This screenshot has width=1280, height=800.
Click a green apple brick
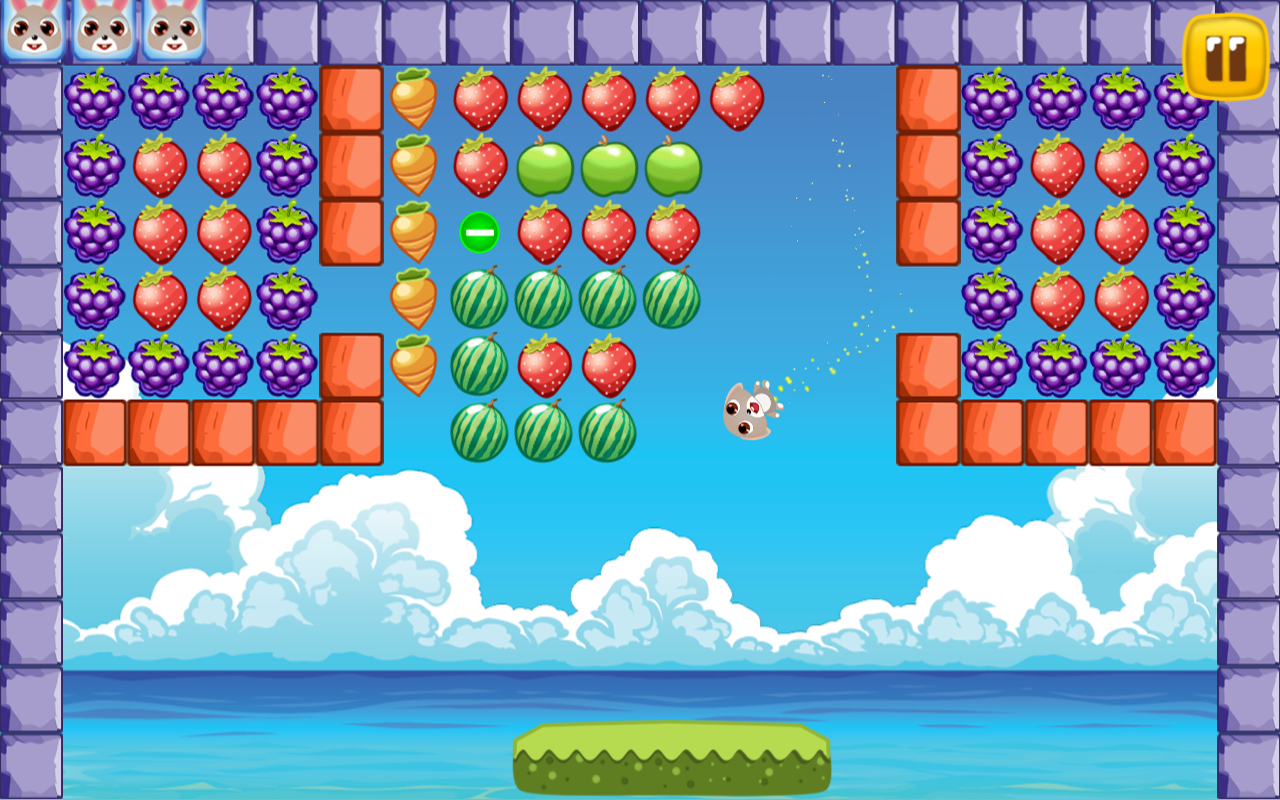click(x=611, y=168)
